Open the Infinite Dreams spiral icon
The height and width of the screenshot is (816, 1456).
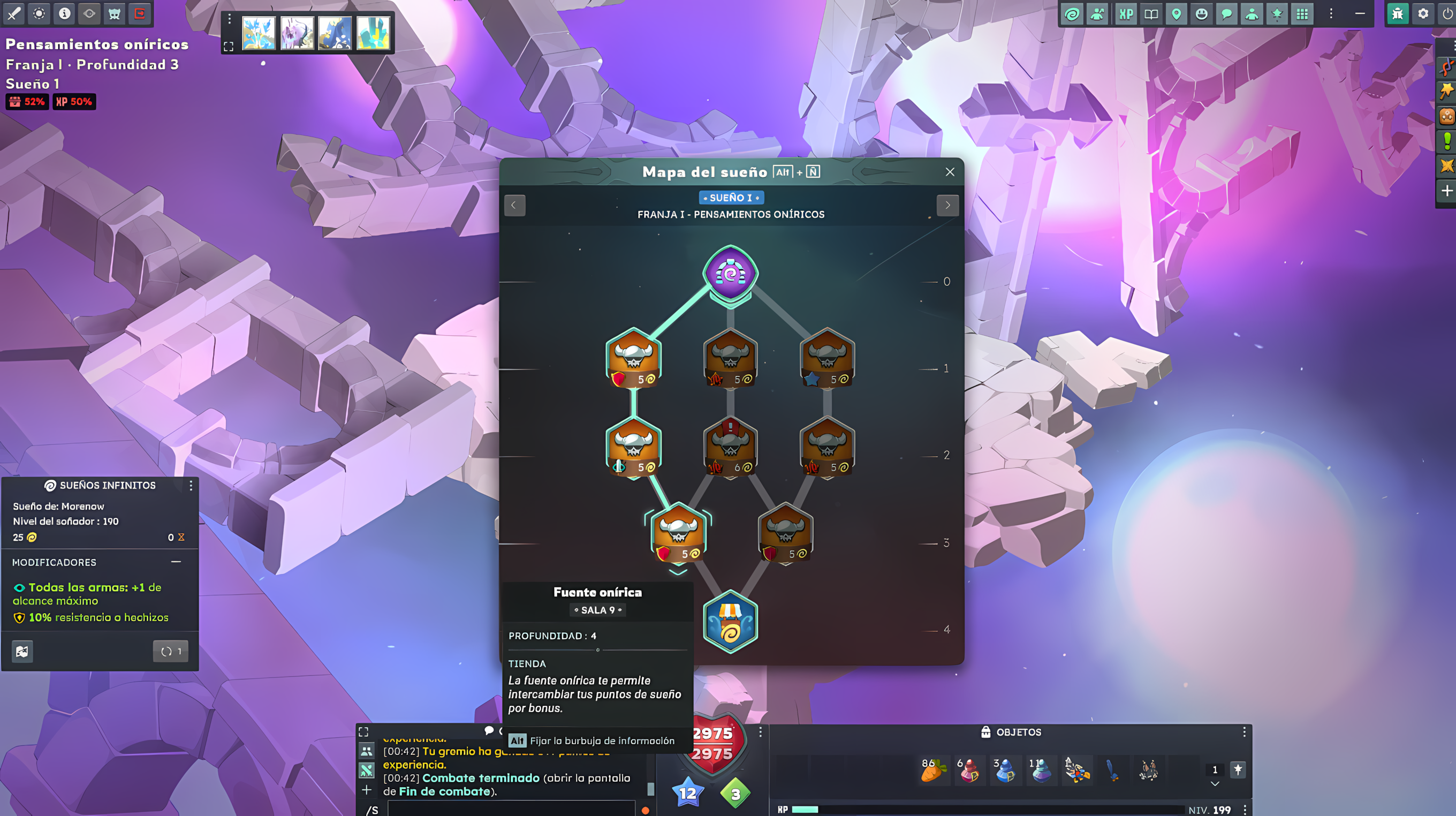click(1073, 14)
